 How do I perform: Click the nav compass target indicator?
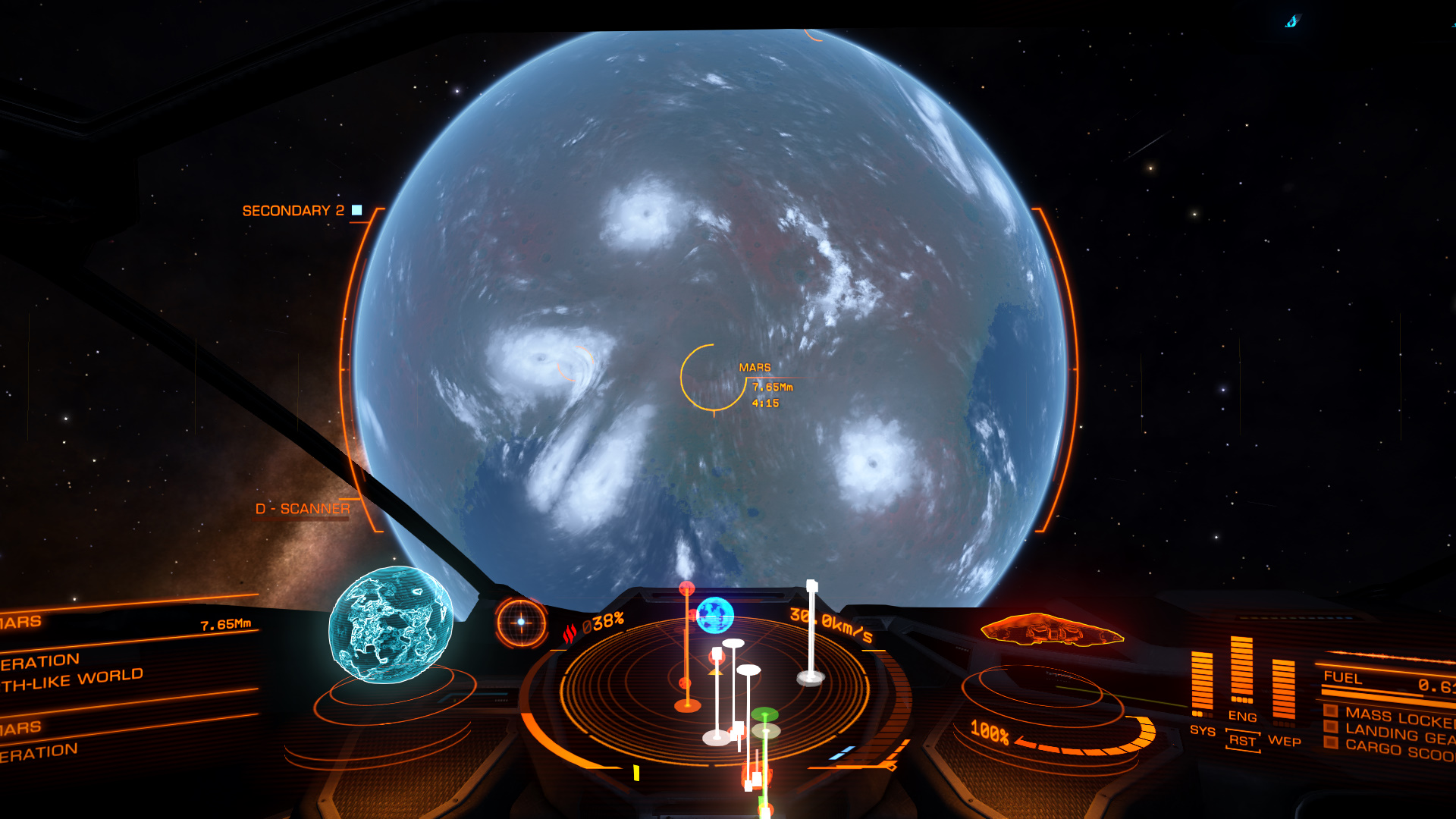click(521, 622)
